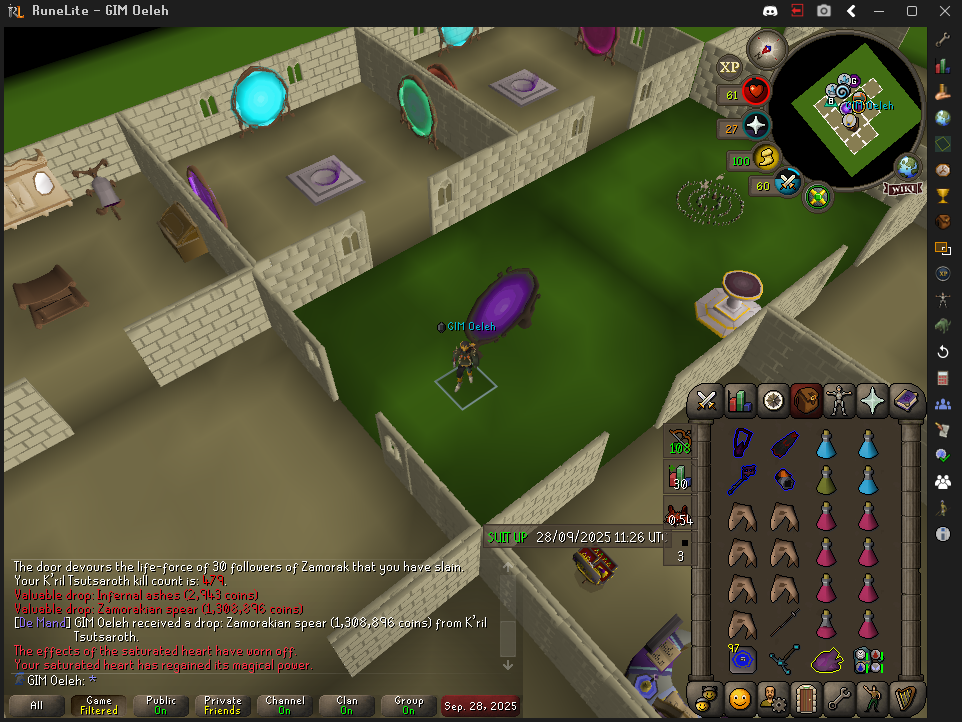Activate the special attack orb

point(788,183)
